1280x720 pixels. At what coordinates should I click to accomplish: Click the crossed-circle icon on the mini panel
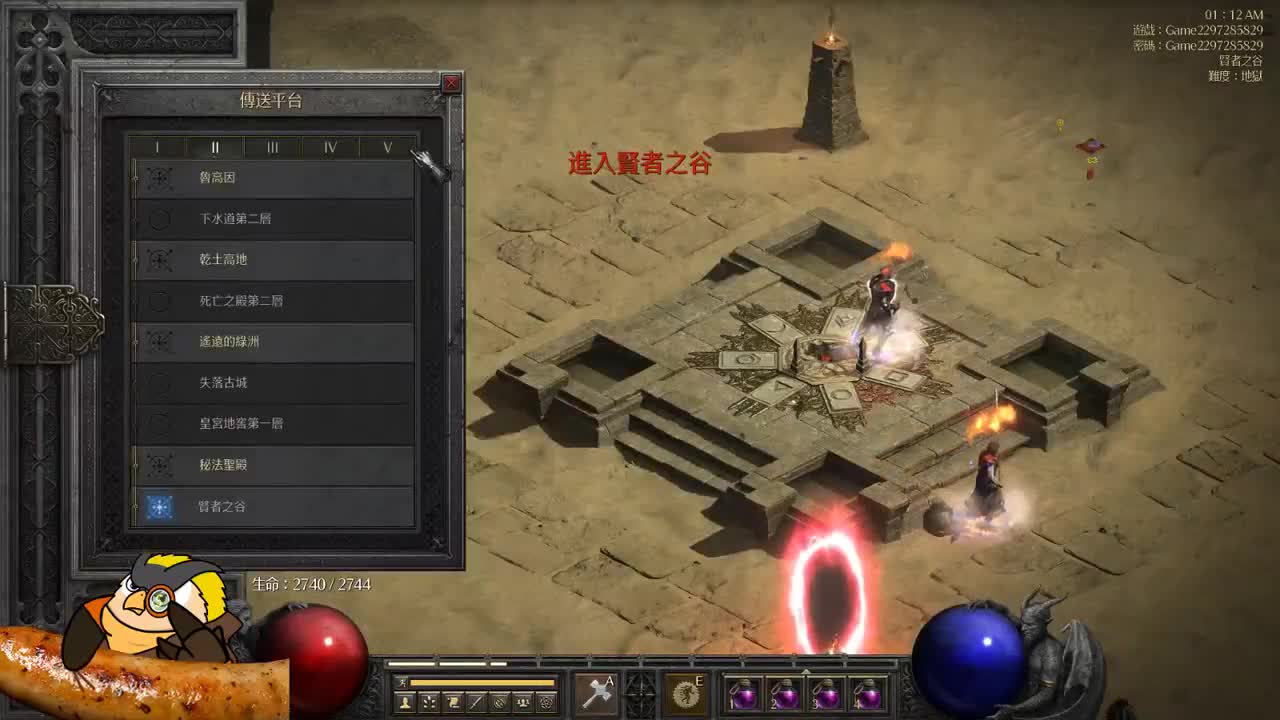point(498,701)
